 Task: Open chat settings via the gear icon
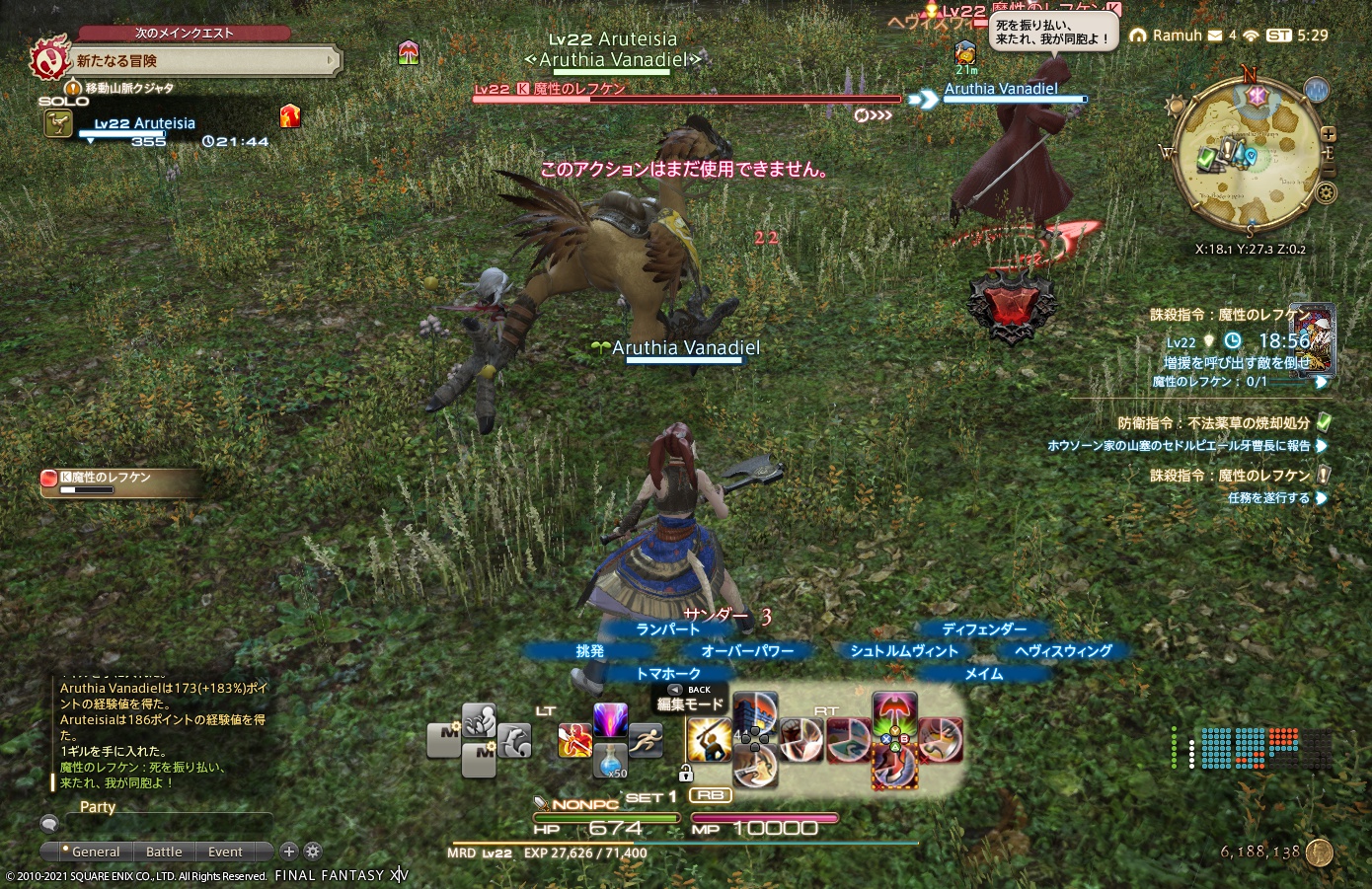point(312,852)
